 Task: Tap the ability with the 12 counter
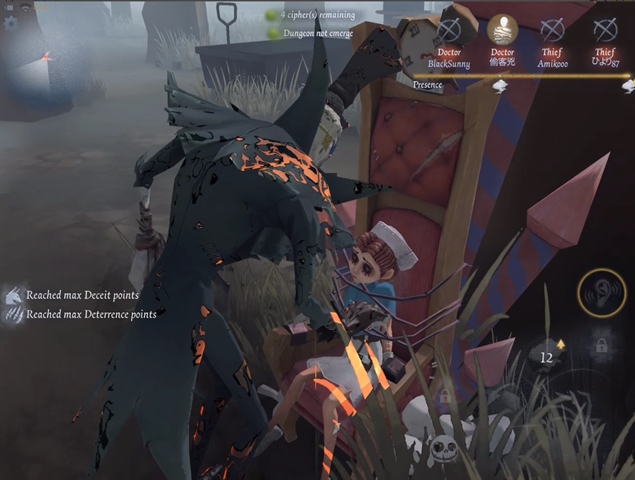pos(547,353)
